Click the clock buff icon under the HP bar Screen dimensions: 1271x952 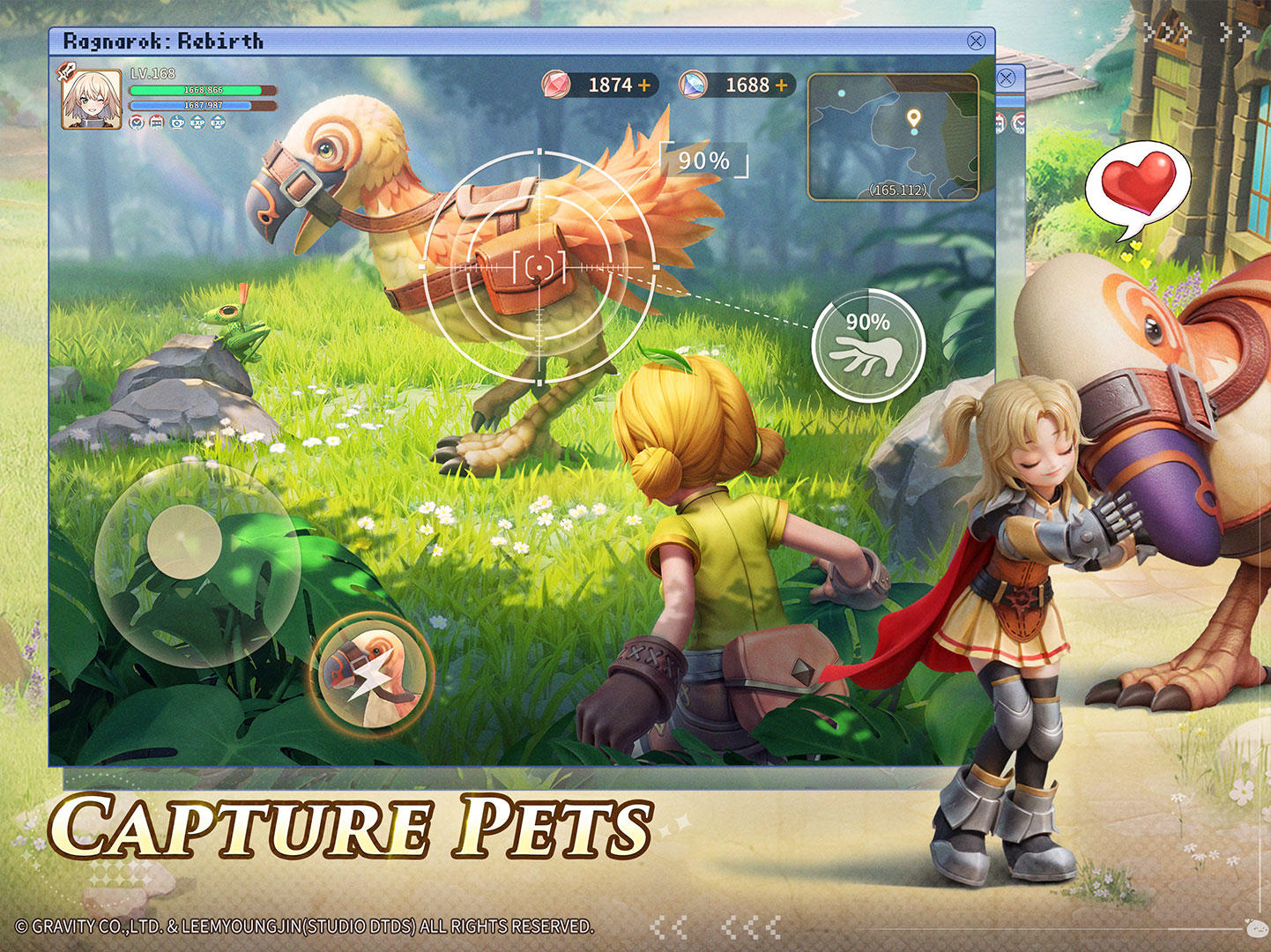coord(137,123)
